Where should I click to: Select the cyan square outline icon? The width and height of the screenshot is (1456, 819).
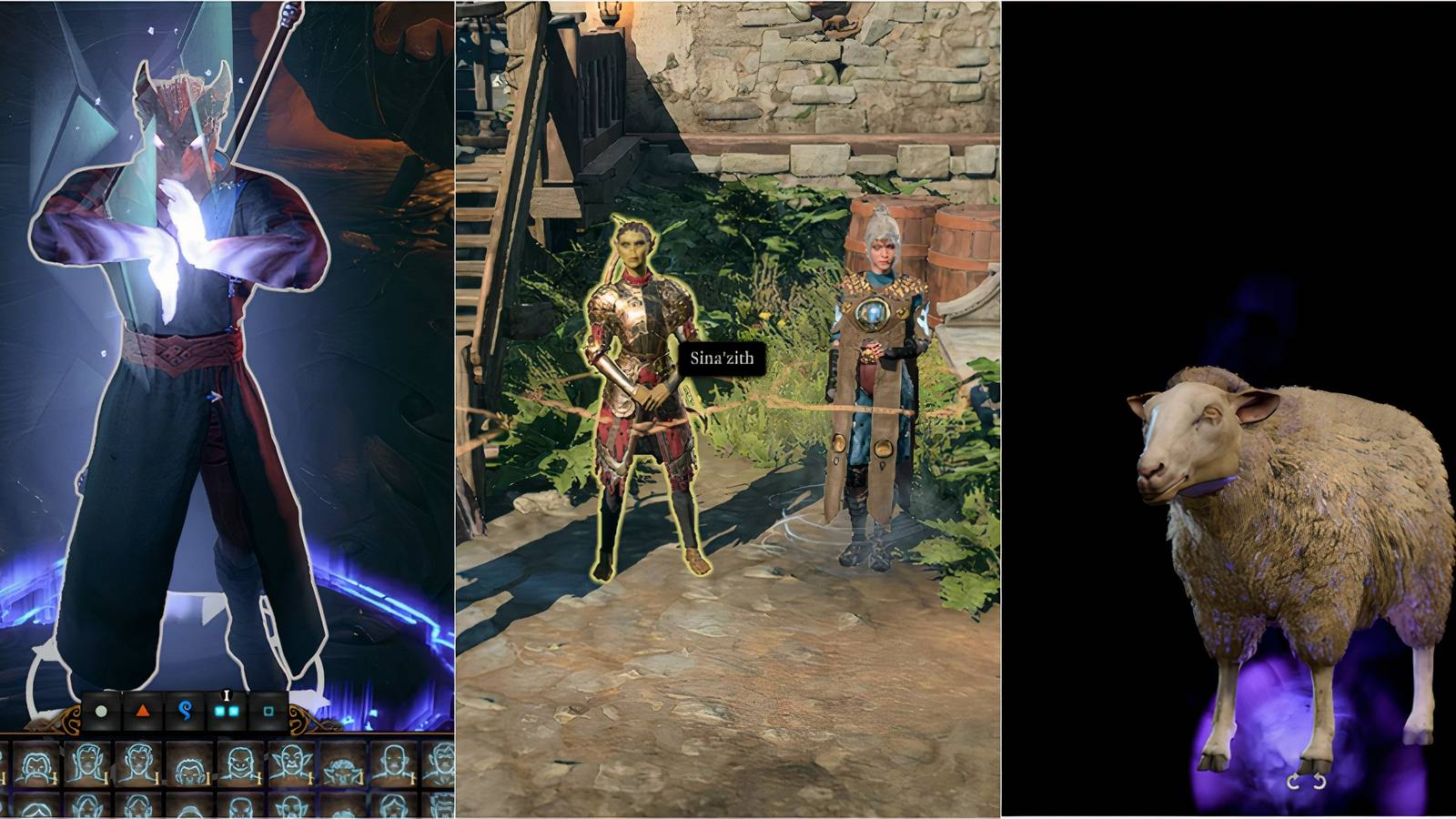(x=268, y=711)
